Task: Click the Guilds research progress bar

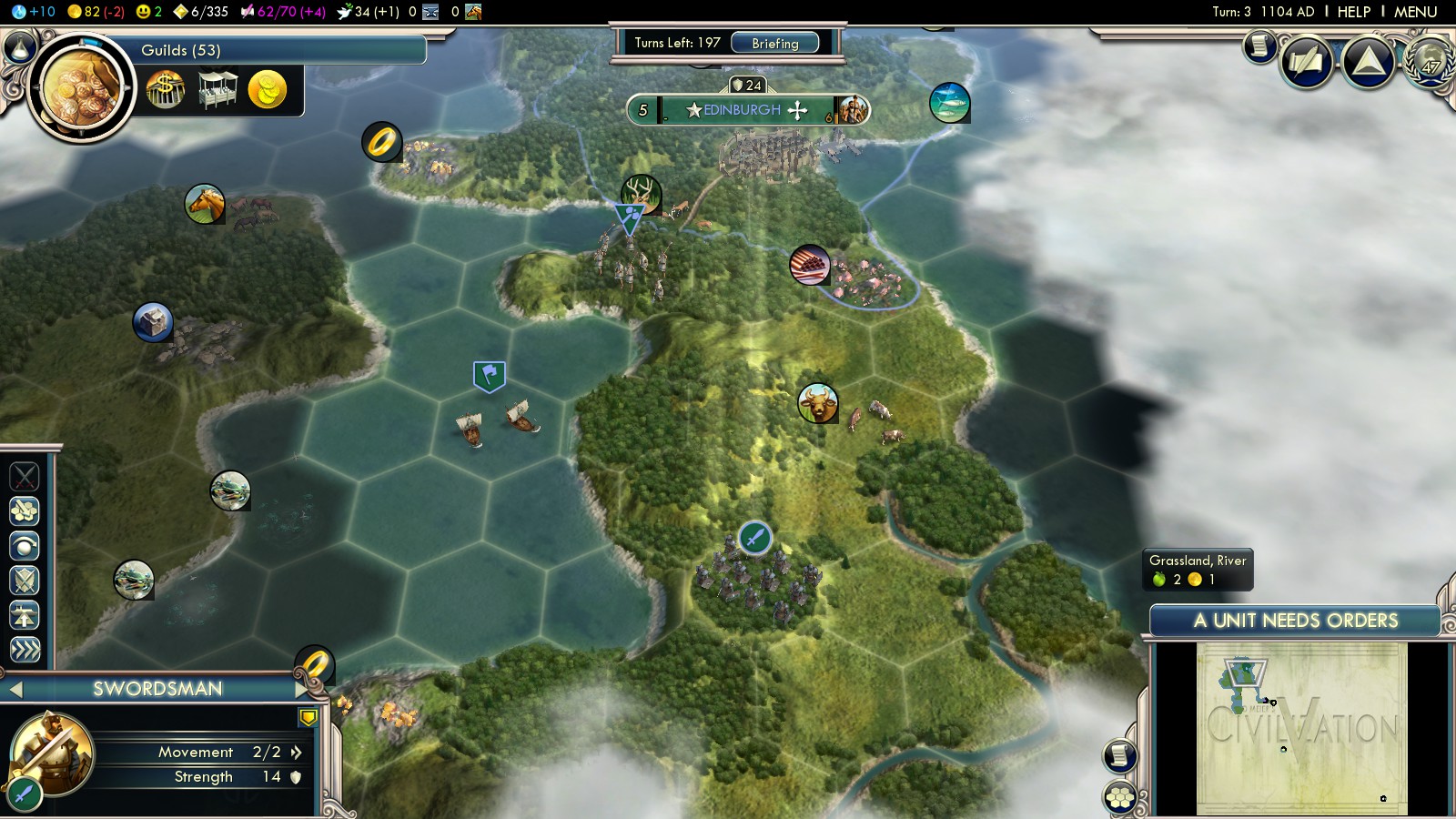Action: [x=273, y=50]
